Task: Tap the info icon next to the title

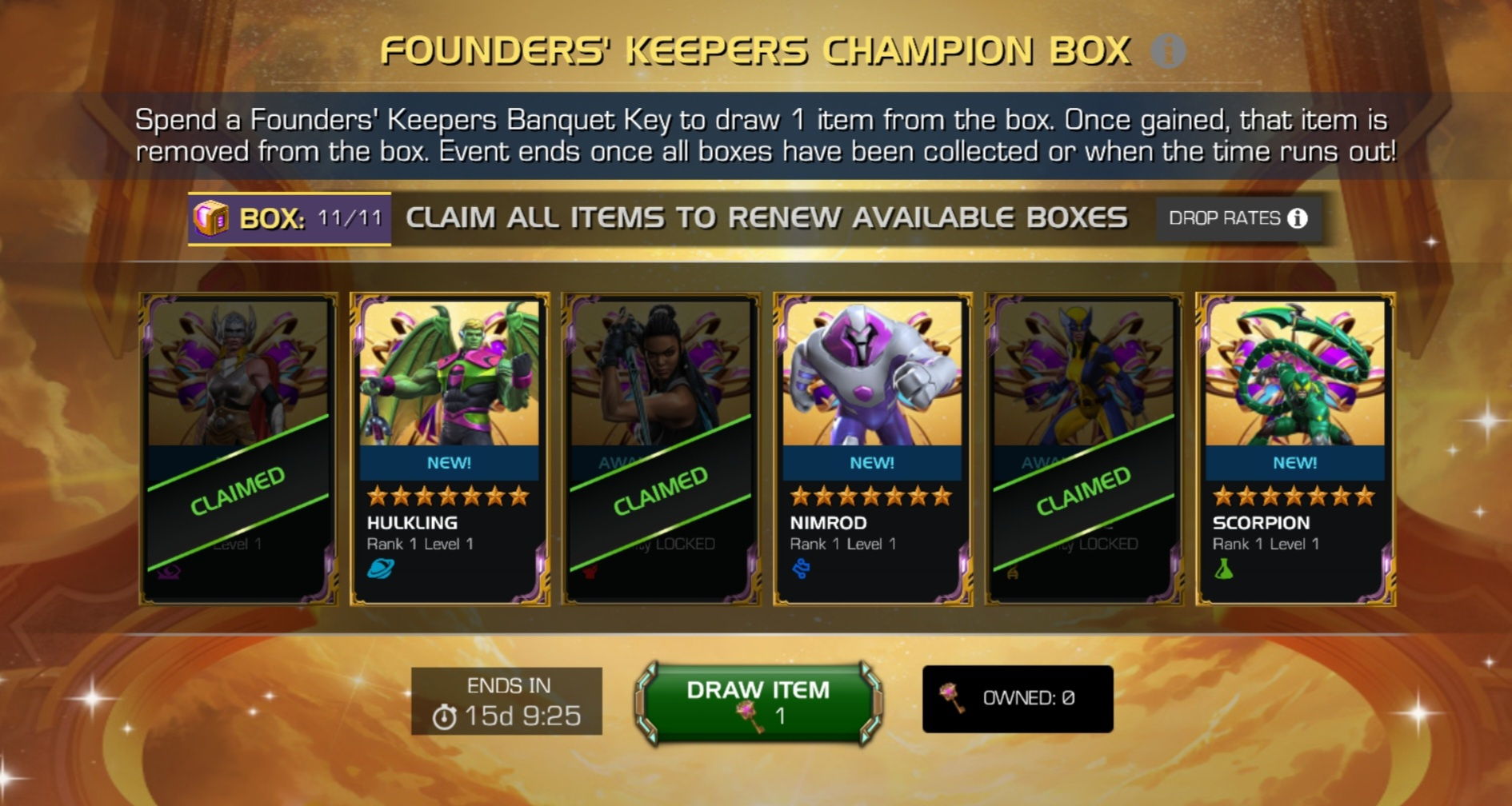Action: (1168, 51)
